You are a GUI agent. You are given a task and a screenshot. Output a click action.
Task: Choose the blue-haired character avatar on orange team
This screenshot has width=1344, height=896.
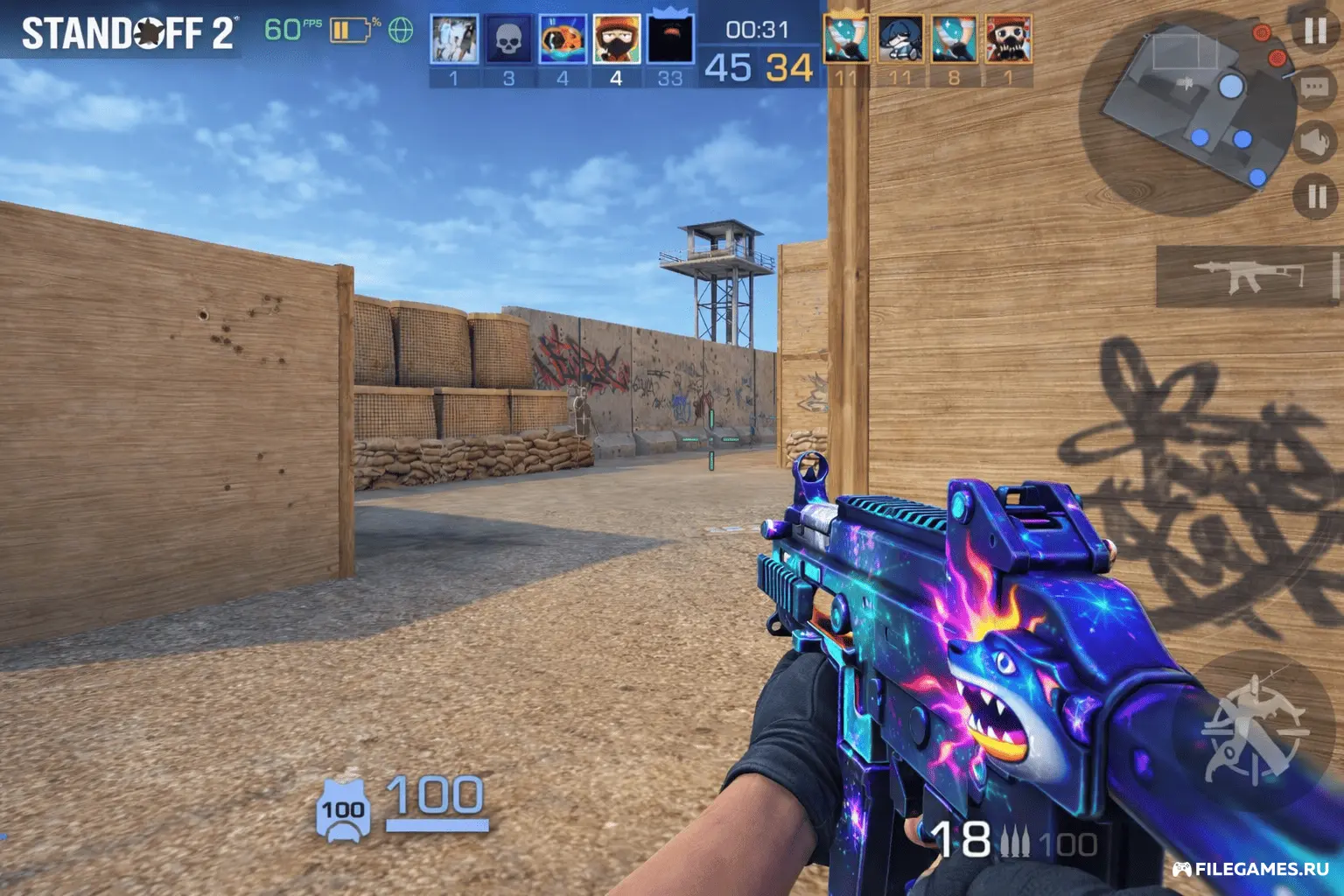pos(900,40)
